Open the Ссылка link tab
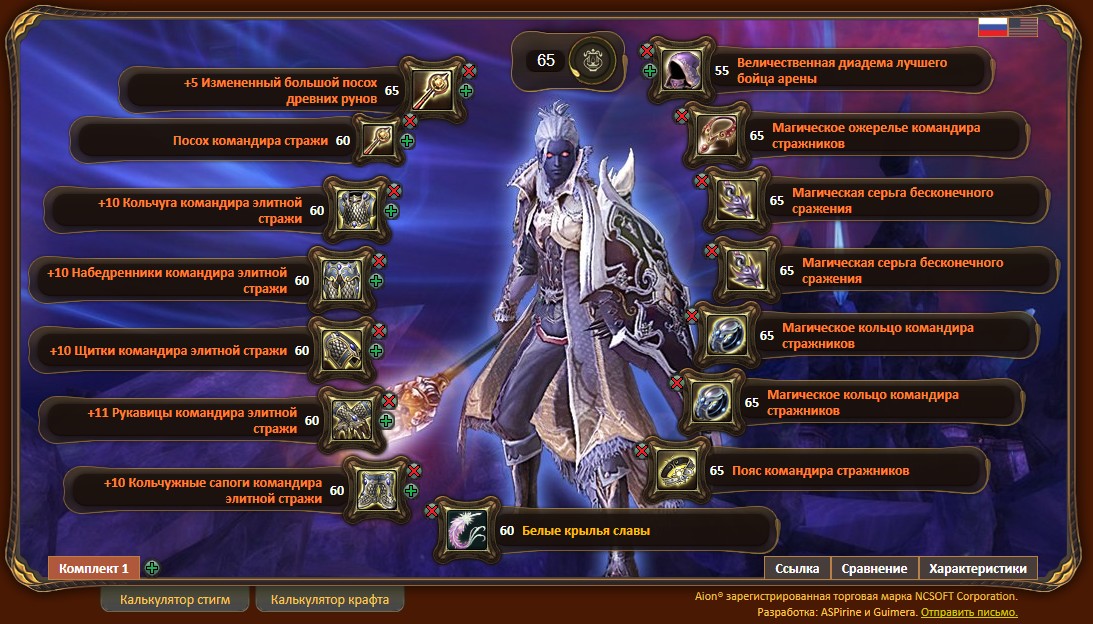The image size is (1093, 624). [x=797, y=568]
